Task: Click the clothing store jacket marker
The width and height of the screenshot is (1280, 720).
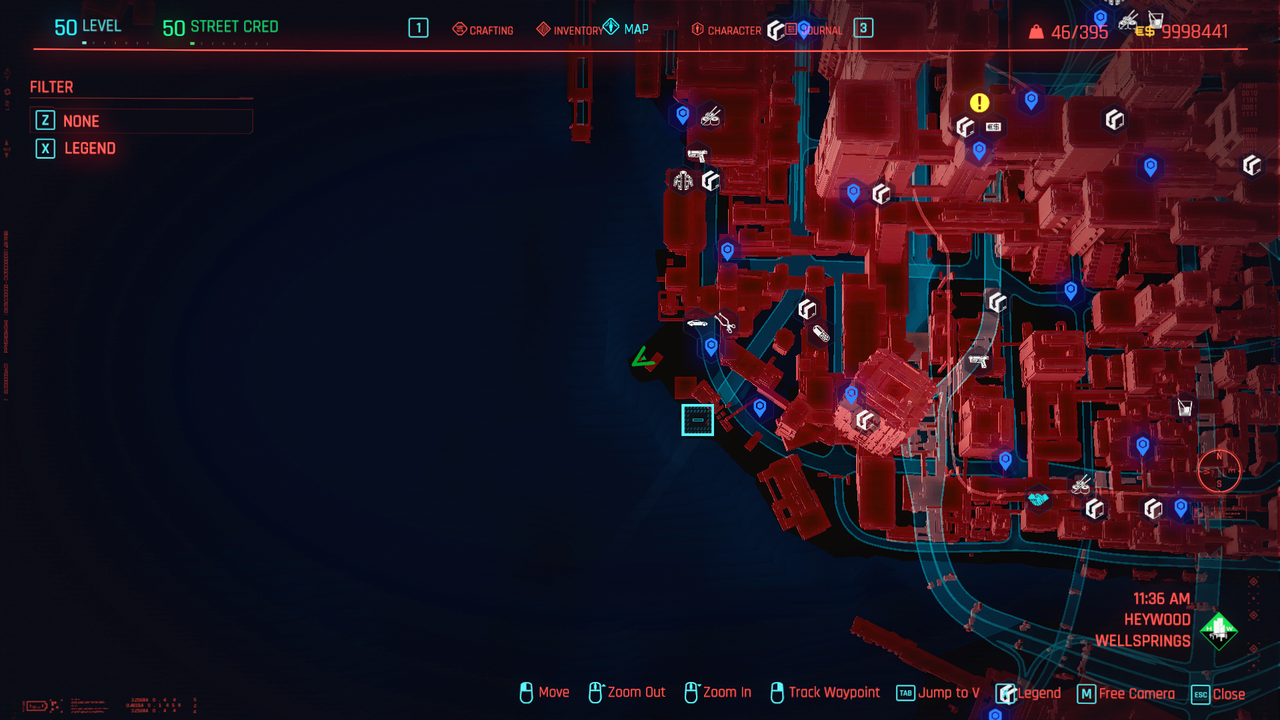Action: (683, 181)
